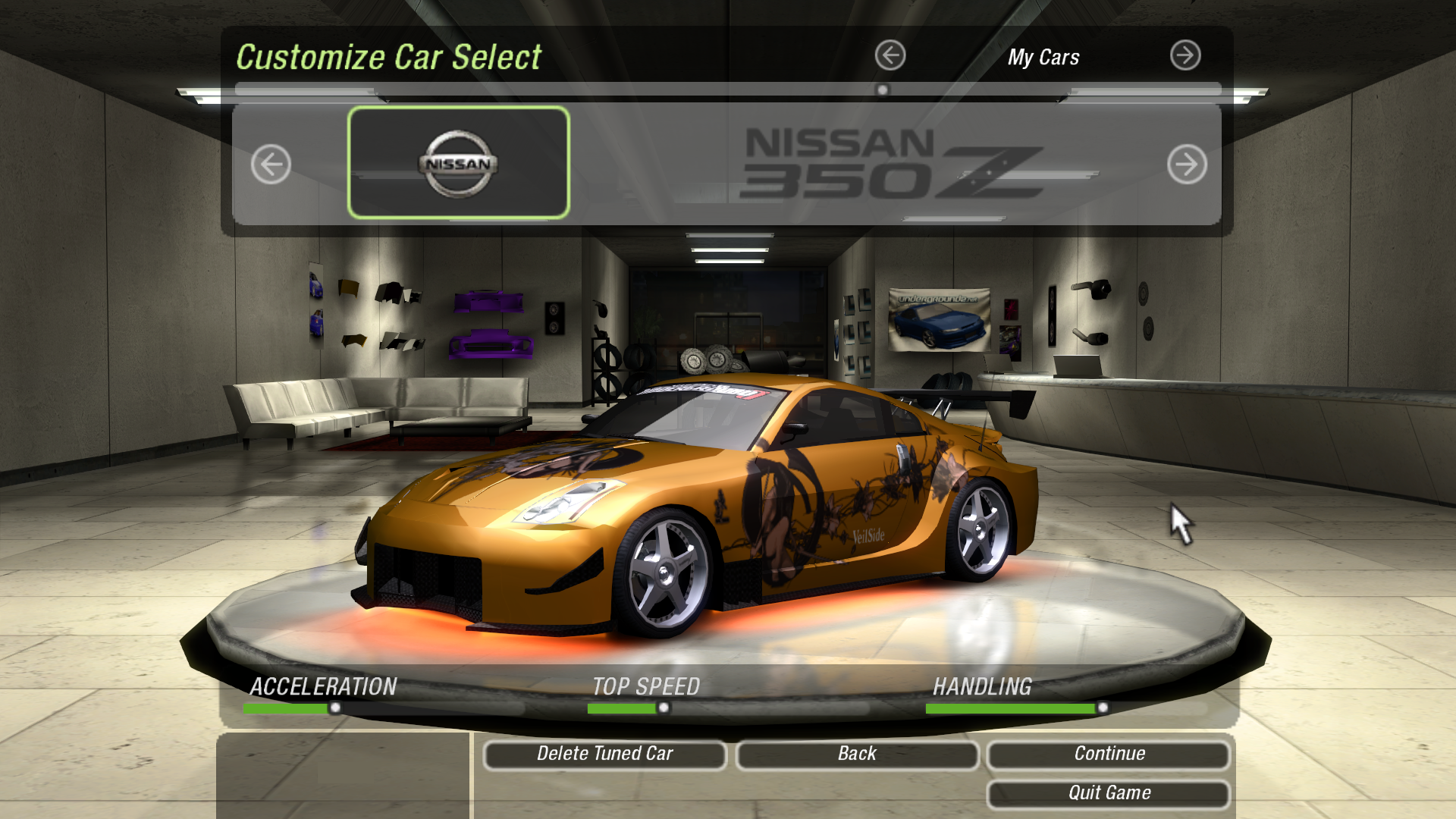
Task: Switch category left from My Cars
Action: point(890,55)
